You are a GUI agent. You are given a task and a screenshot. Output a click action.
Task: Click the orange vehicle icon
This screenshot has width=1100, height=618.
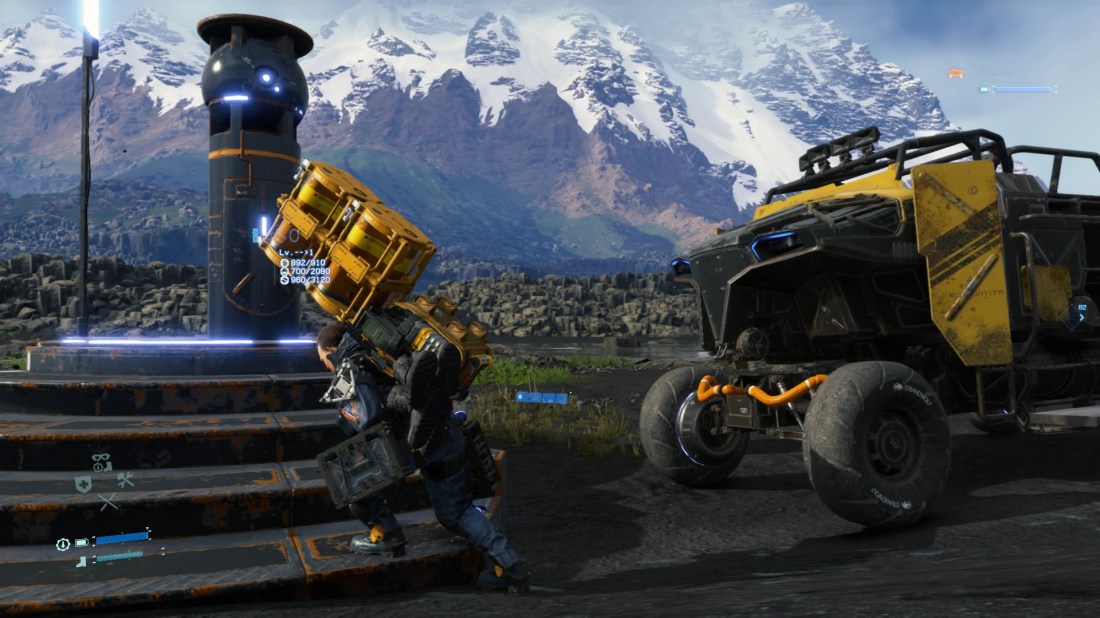pyautogui.click(x=956, y=73)
